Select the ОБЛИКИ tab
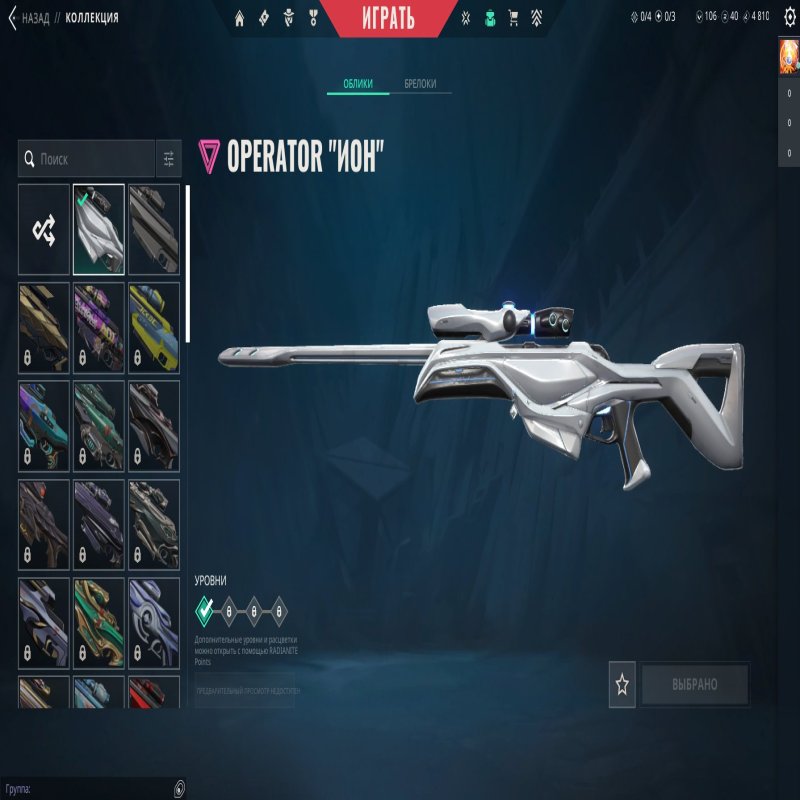This screenshot has height=800, width=800. tap(358, 84)
